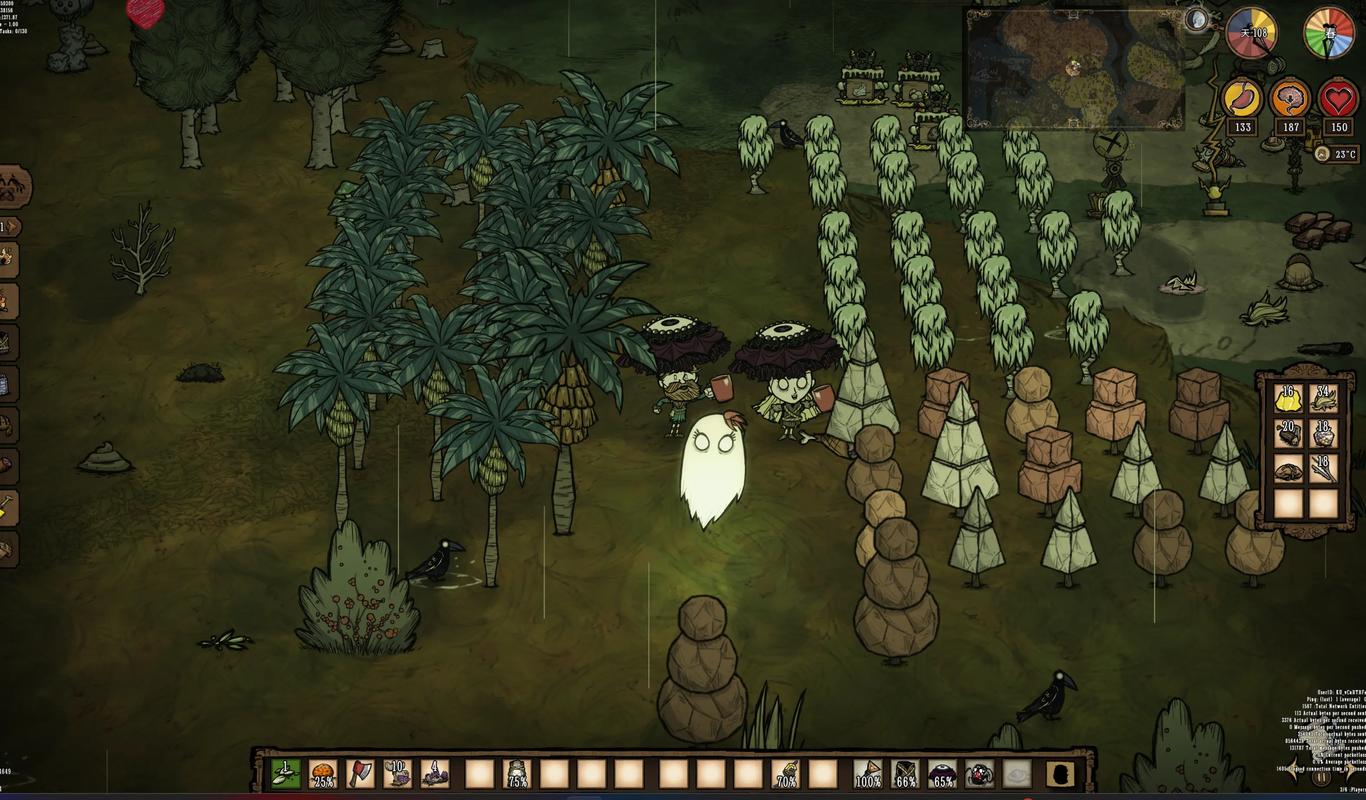This screenshot has height=800, width=1366.
Task: Select the inventory item at 70% durability
Action: tap(785, 774)
